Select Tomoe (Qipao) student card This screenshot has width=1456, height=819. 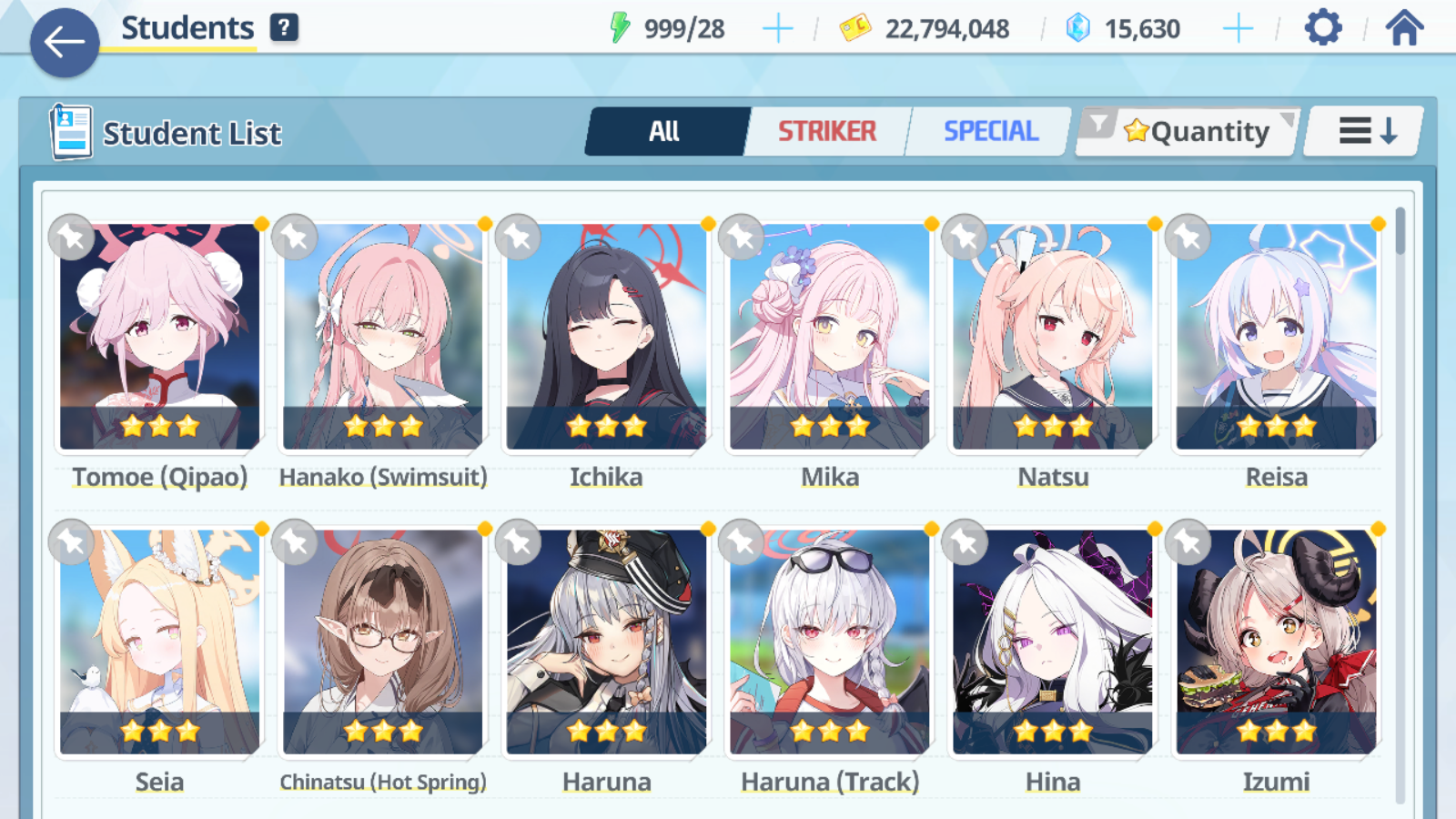pos(160,337)
